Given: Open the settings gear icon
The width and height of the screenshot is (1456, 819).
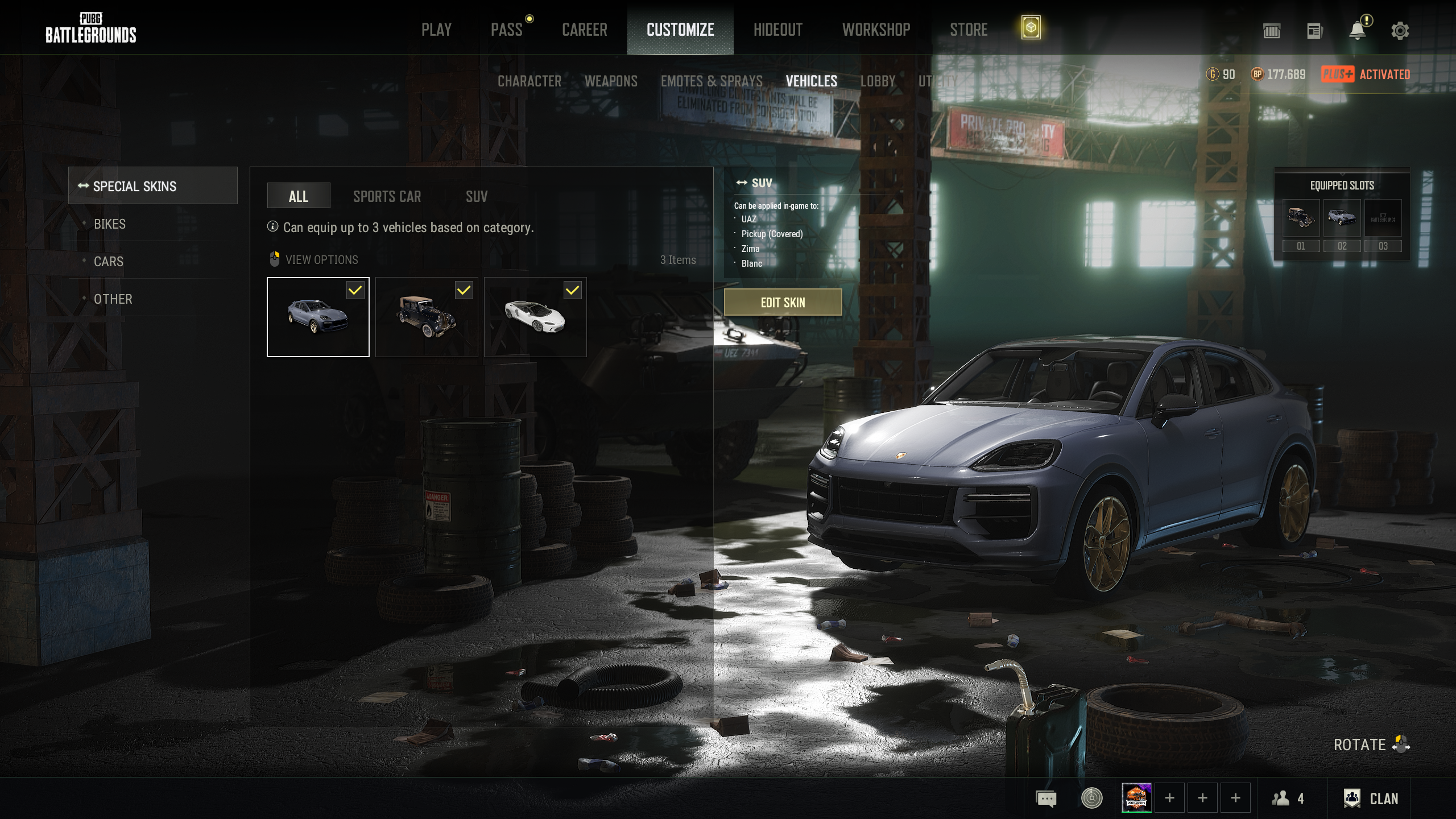Looking at the screenshot, I should 1400,31.
